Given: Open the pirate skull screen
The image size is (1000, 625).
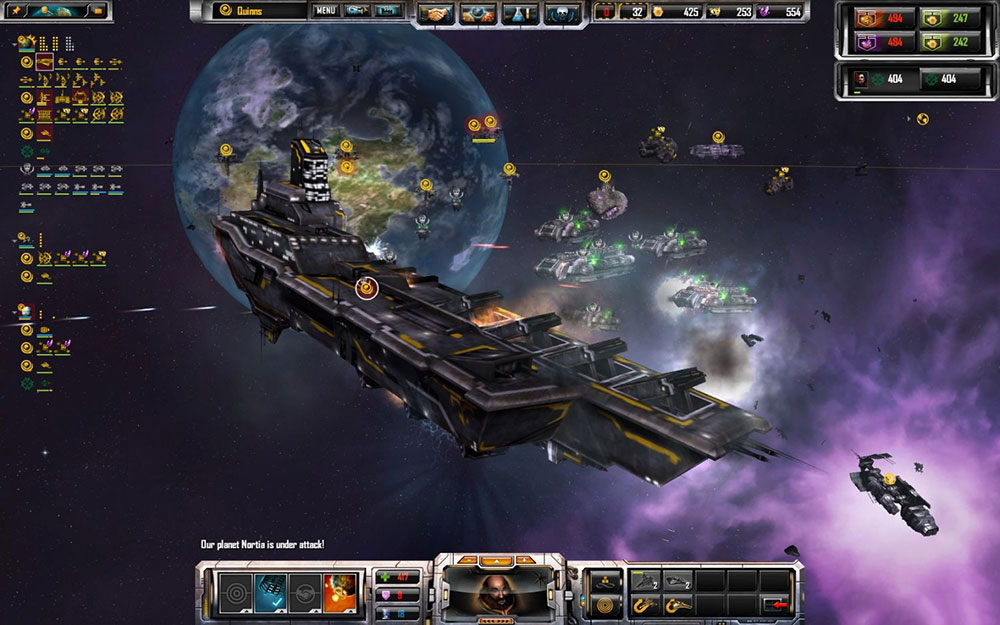Looking at the screenshot, I should pos(561,14).
